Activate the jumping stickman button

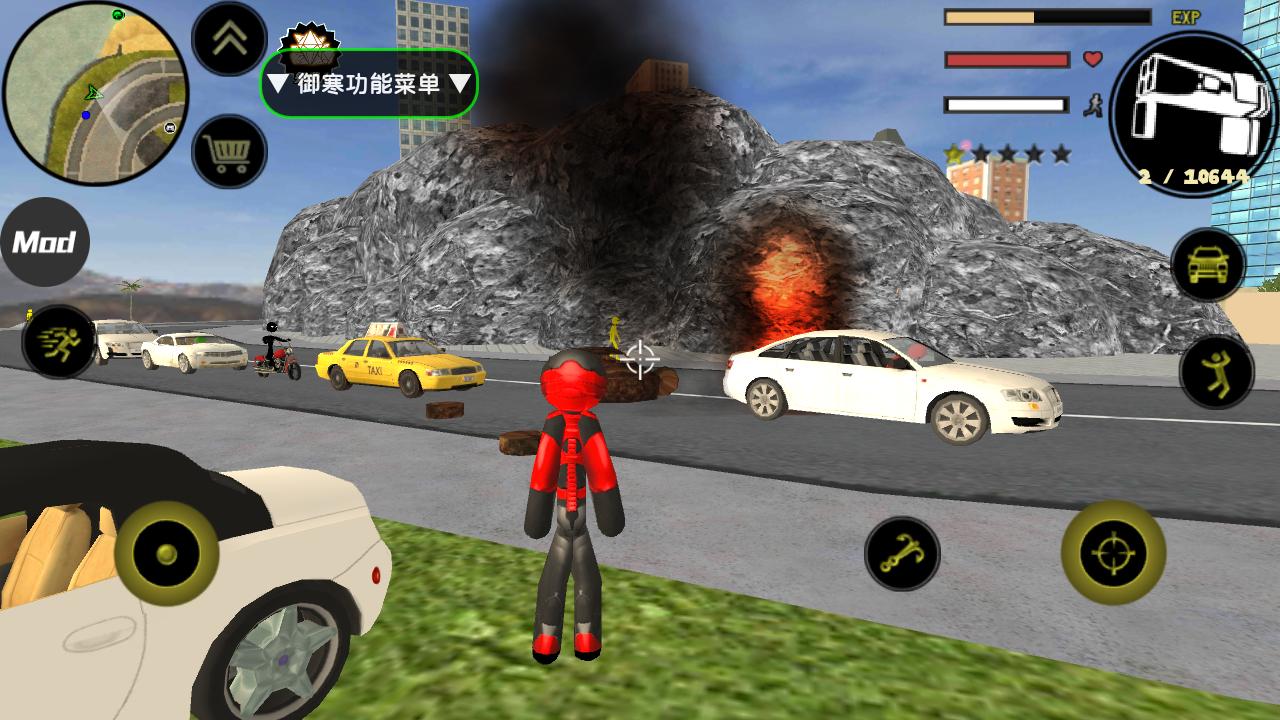(1216, 371)
